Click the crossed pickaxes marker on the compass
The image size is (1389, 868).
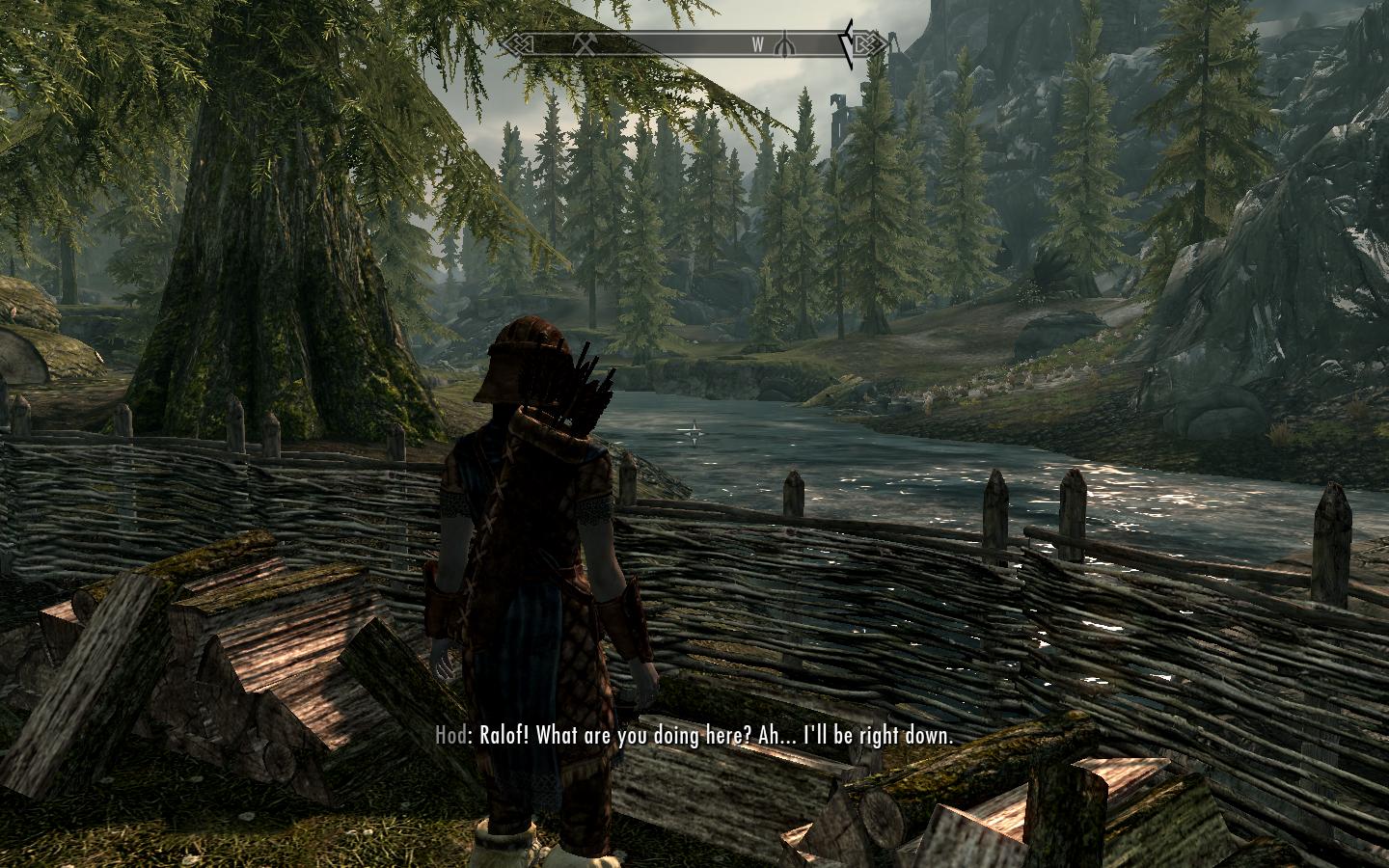[x=586, y=43]
